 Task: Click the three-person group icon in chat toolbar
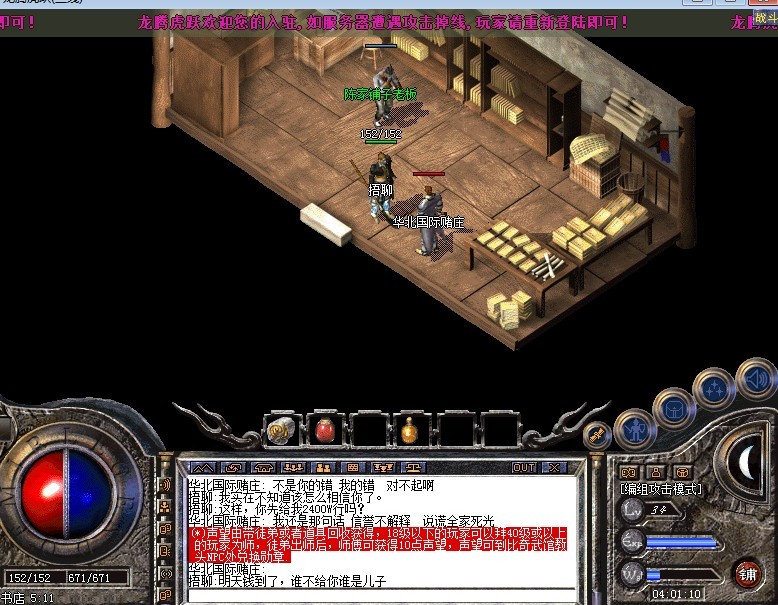pyautogui.click(x=294, y=467)
